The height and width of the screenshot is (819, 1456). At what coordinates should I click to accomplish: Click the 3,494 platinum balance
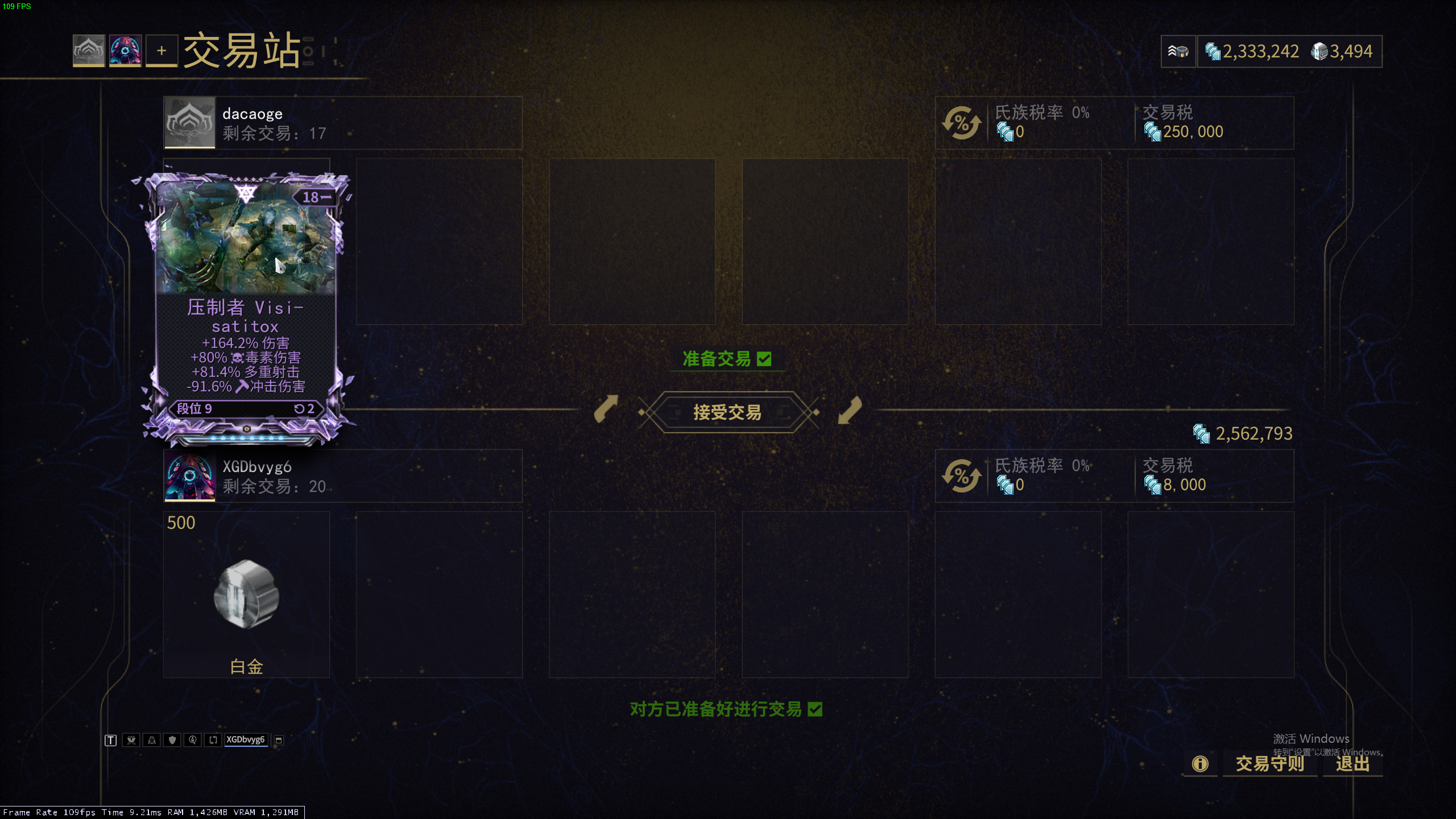click(x=1342, y=52)
